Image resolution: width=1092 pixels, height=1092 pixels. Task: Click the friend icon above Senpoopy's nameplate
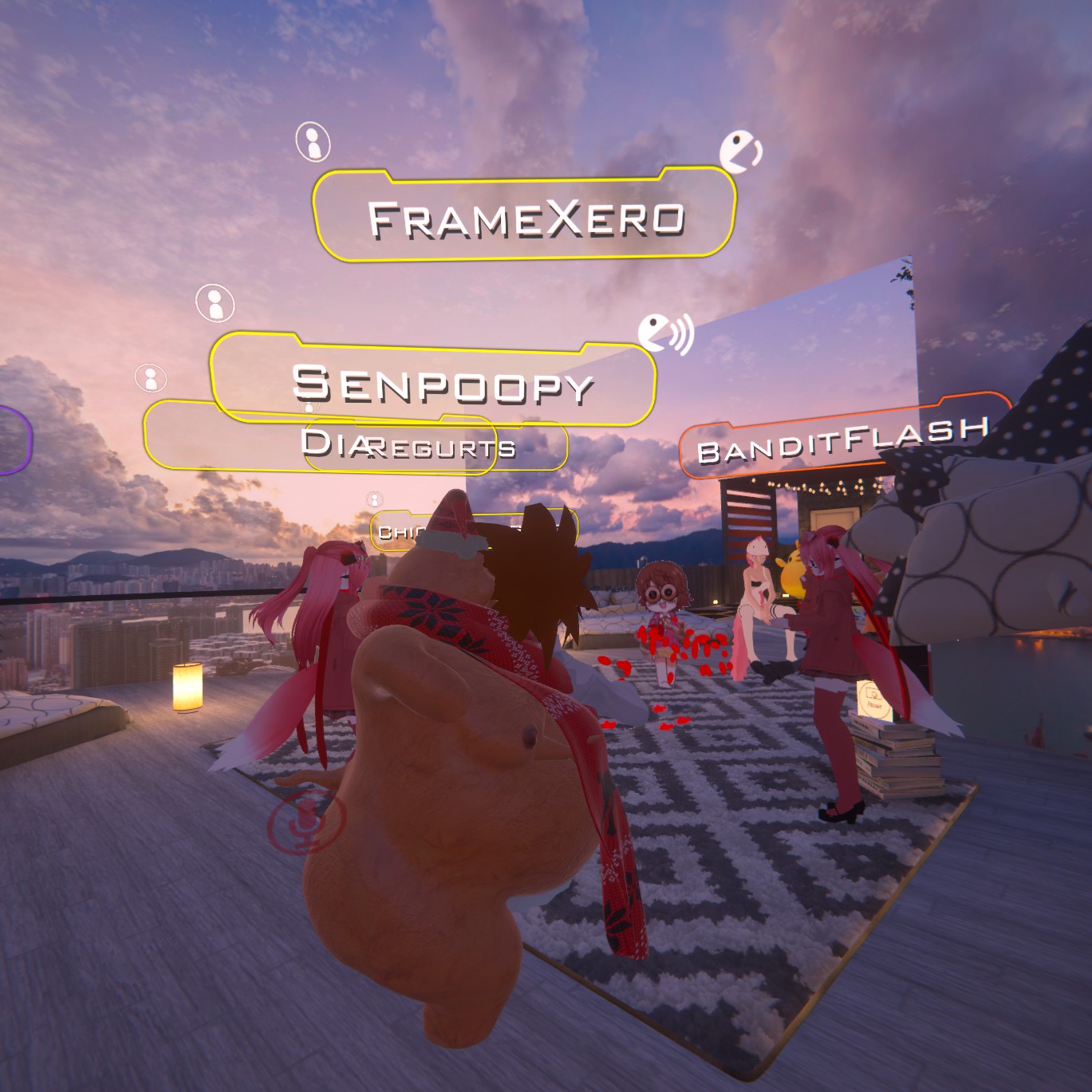(215, 303)
